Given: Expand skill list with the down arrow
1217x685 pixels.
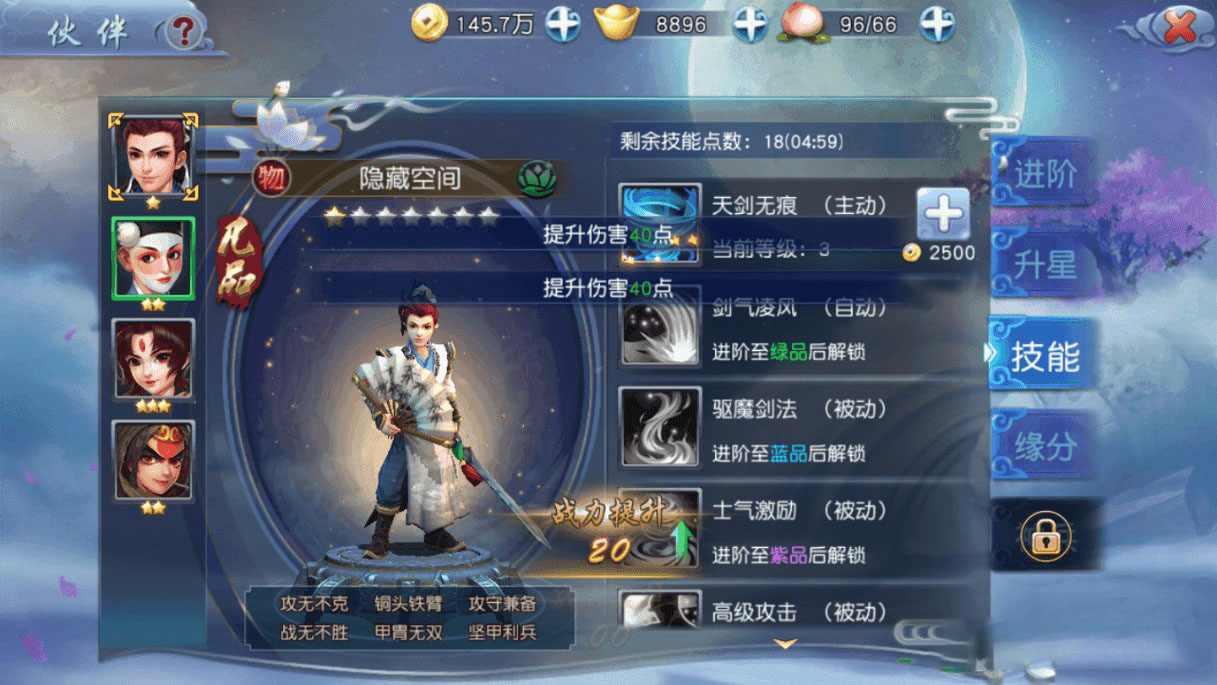Looking at the screenshot, I should point(786,643).
